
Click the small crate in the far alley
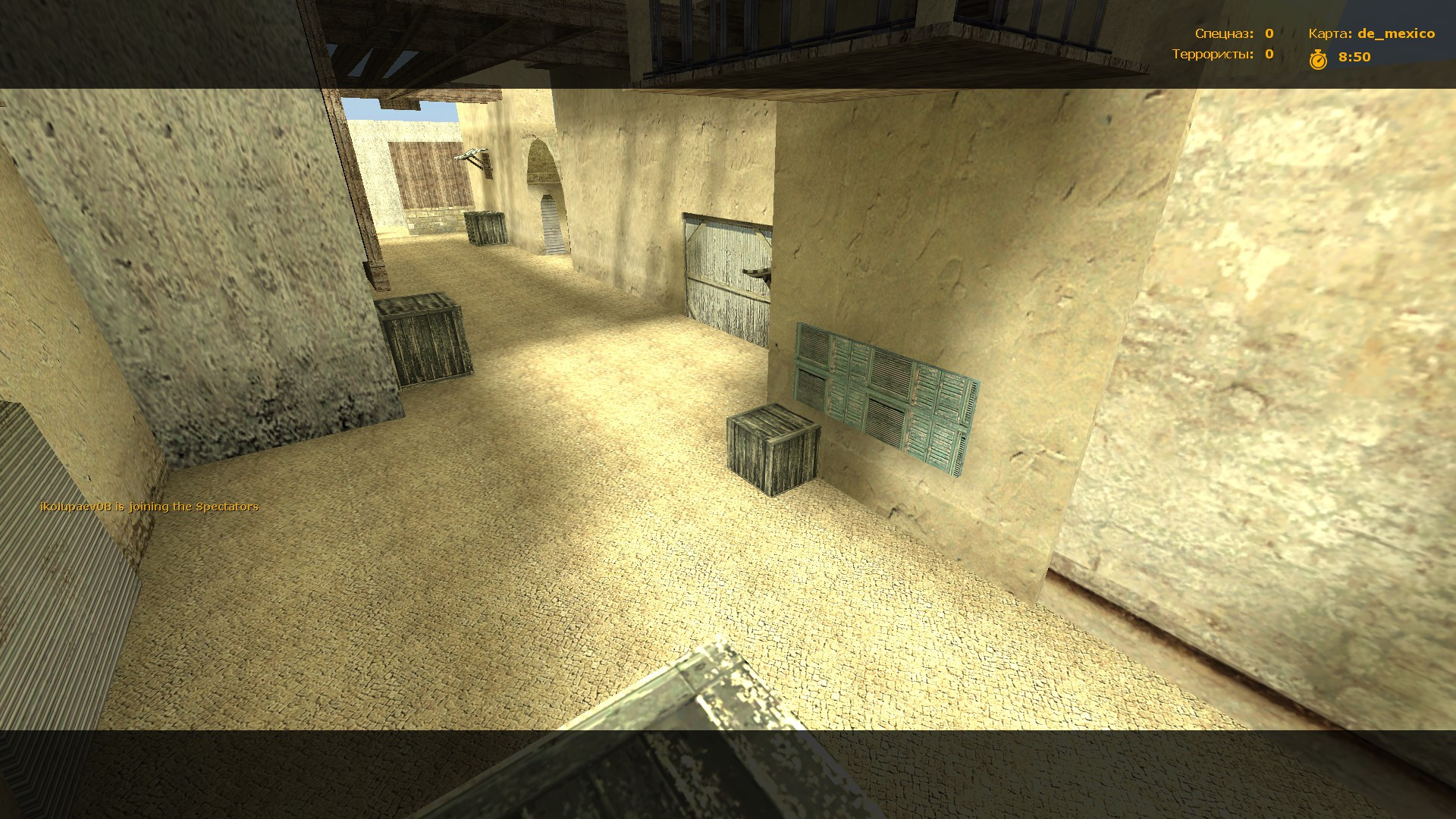(485, 230)
